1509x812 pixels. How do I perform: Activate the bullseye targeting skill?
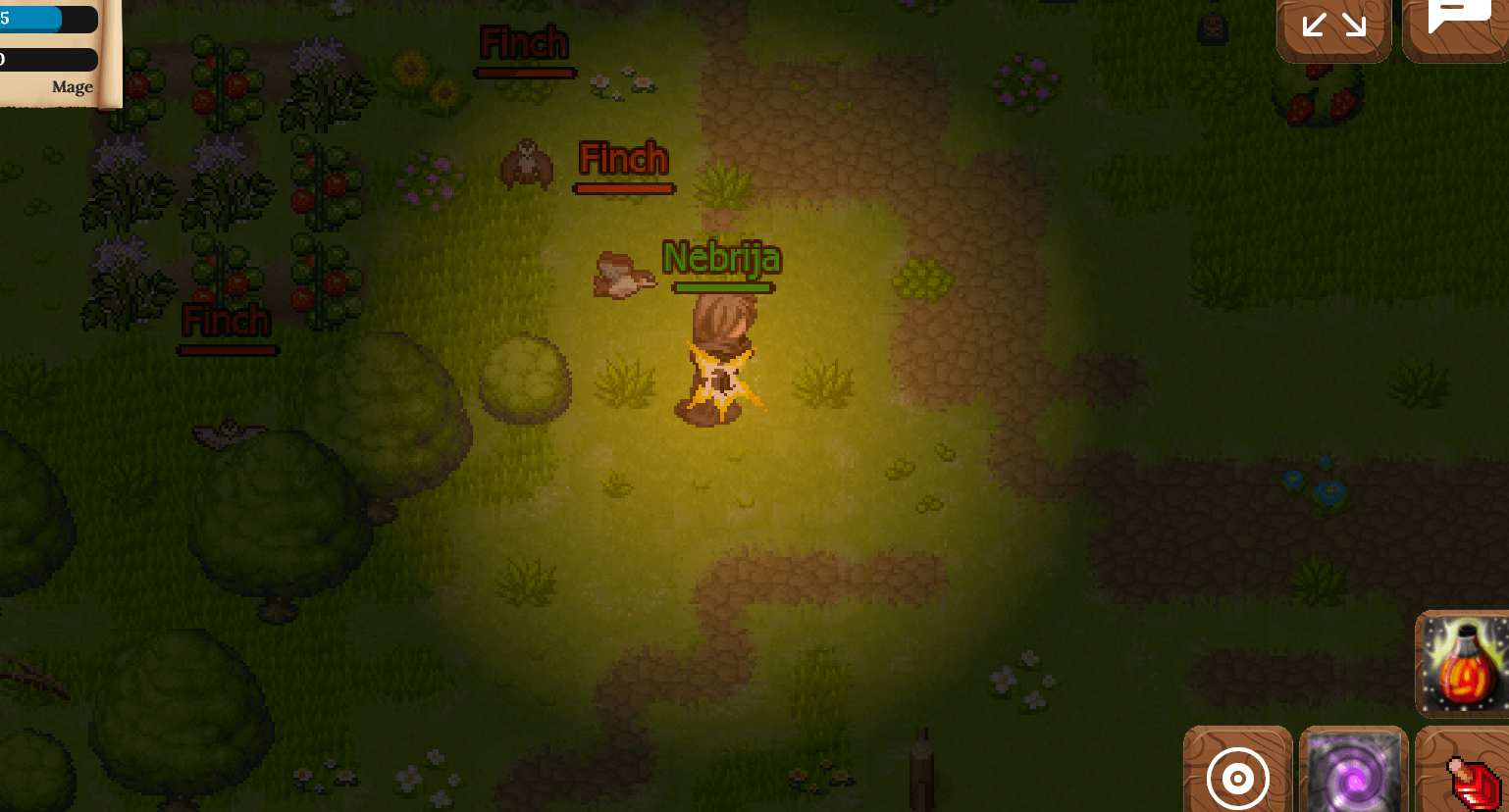(x=1237, y=778)
